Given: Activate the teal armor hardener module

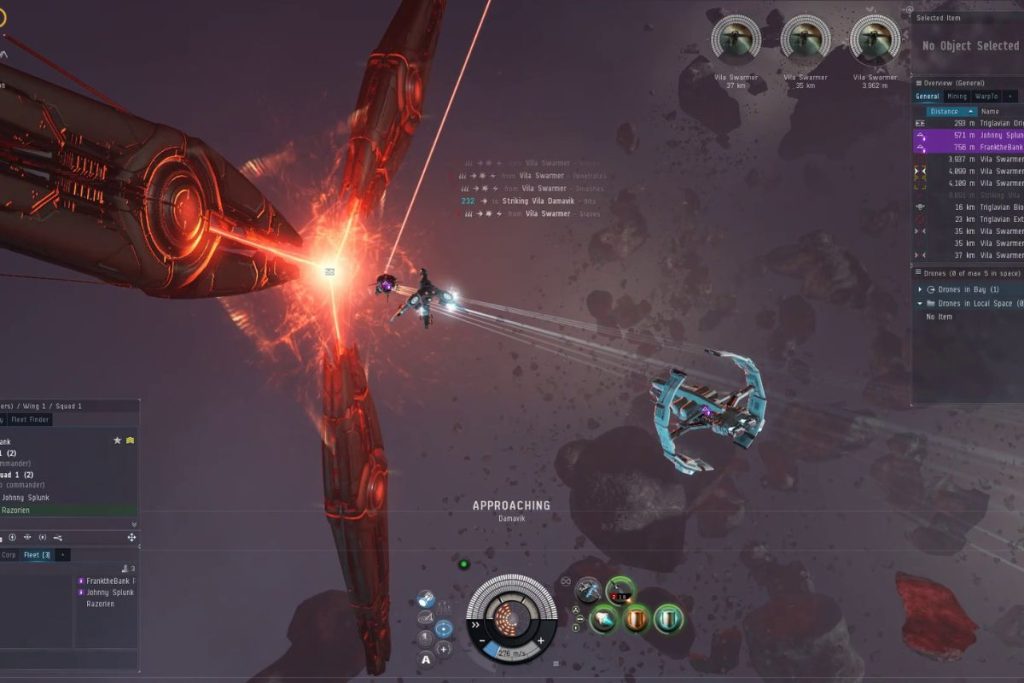Looking at the screenshot, I should pos(668,620).
